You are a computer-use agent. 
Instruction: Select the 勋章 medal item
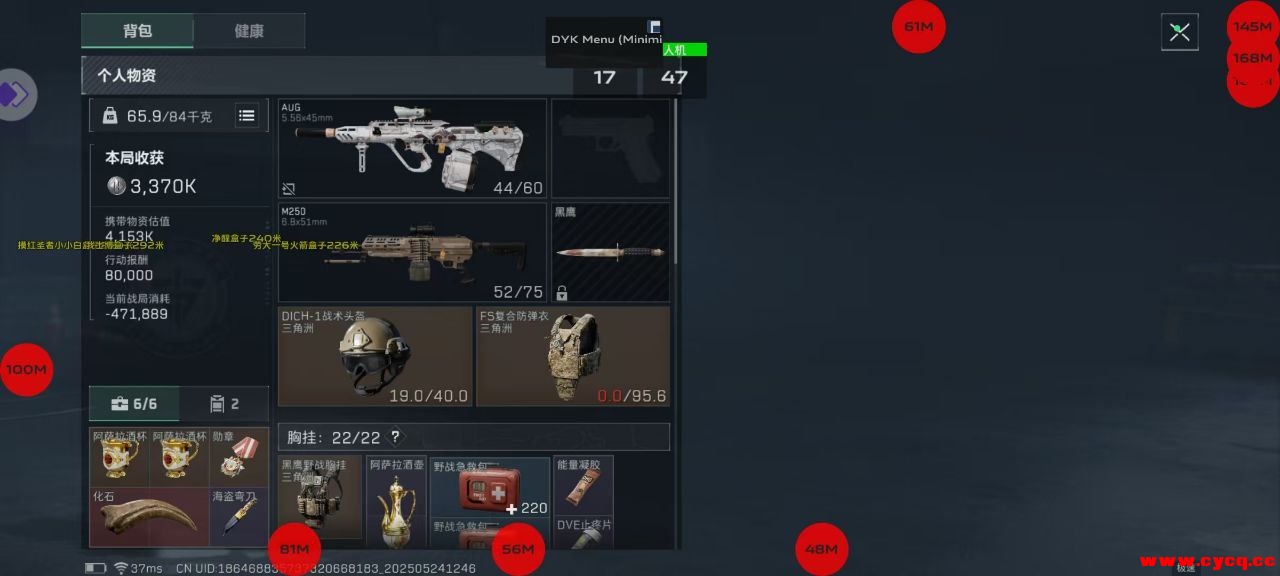(239, 457)
